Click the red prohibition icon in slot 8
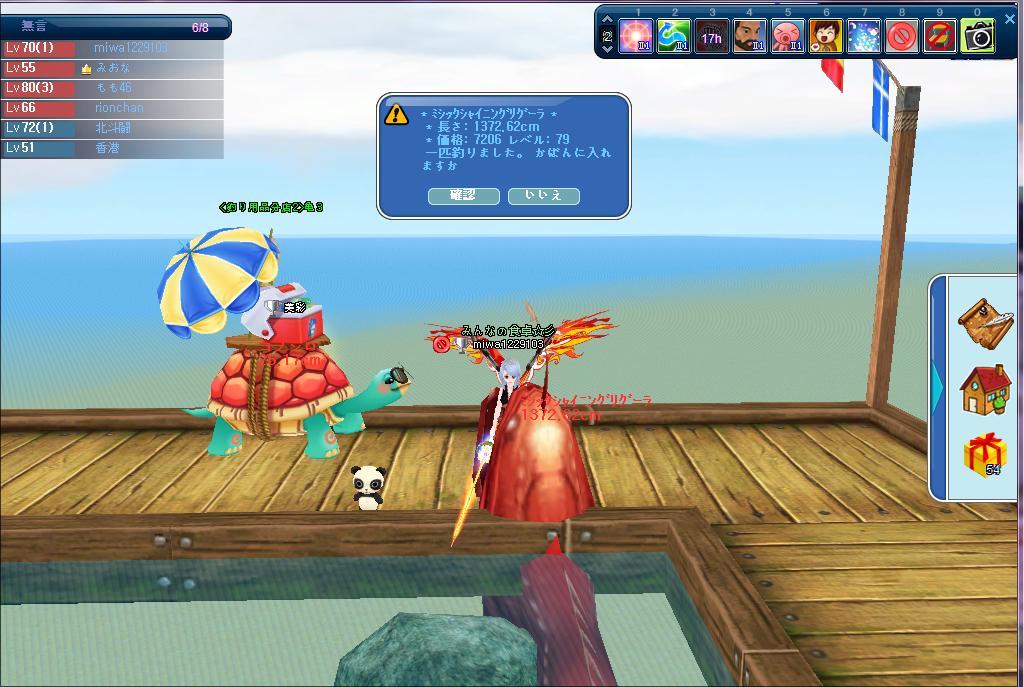1024x687 pixels. [x=901, y=37]
